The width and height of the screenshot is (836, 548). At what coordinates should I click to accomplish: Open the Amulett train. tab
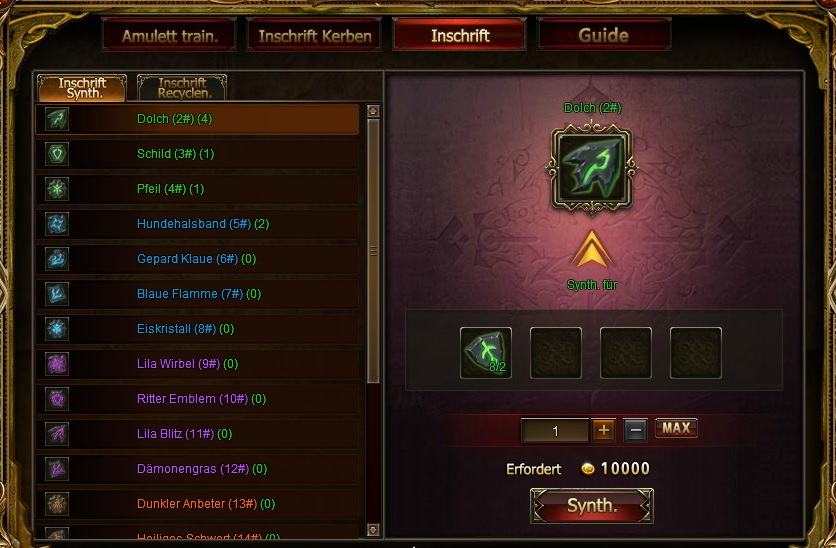(x=168, y=36)
